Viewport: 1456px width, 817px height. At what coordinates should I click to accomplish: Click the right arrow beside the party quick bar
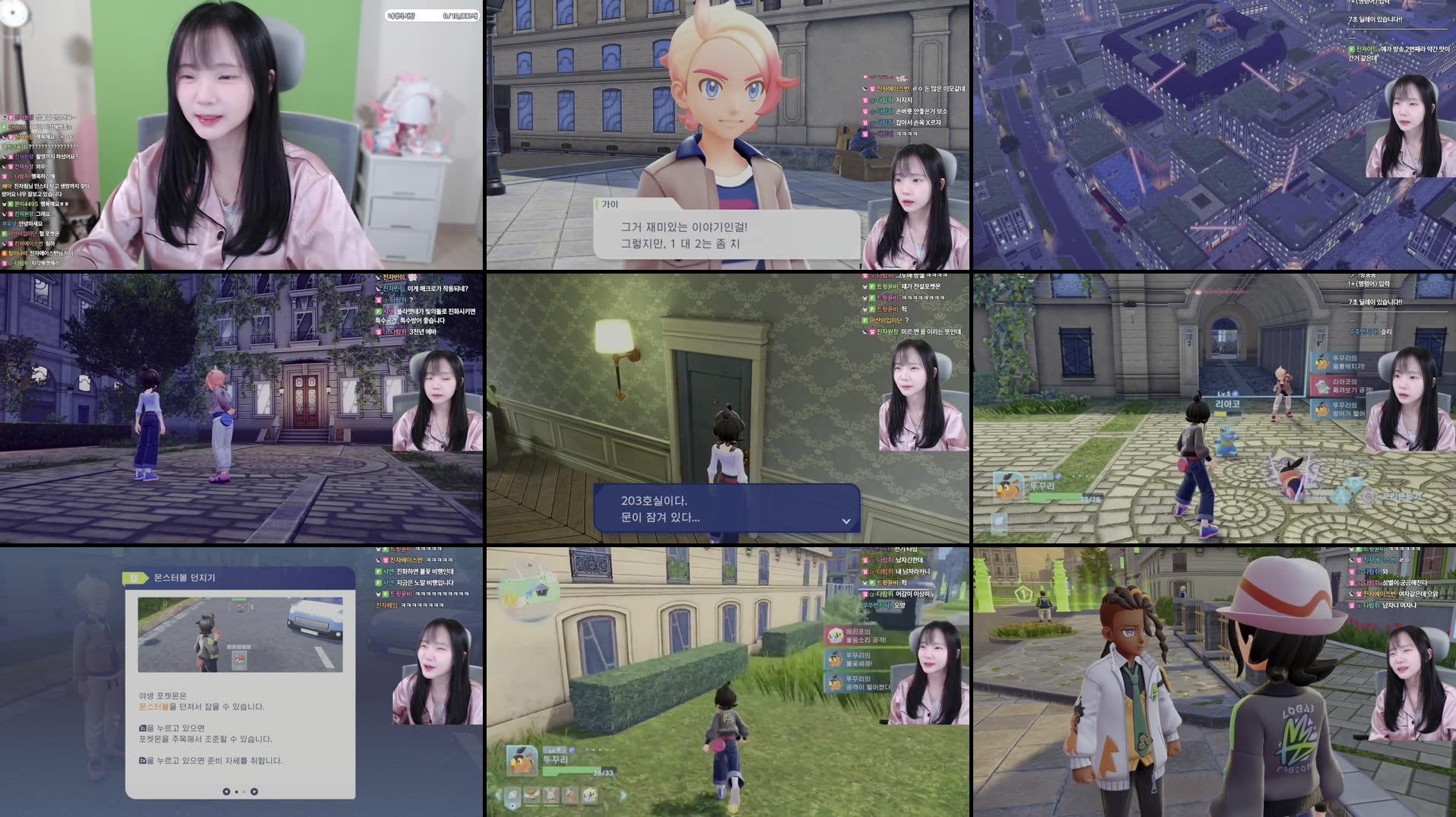tap(624, 794)
